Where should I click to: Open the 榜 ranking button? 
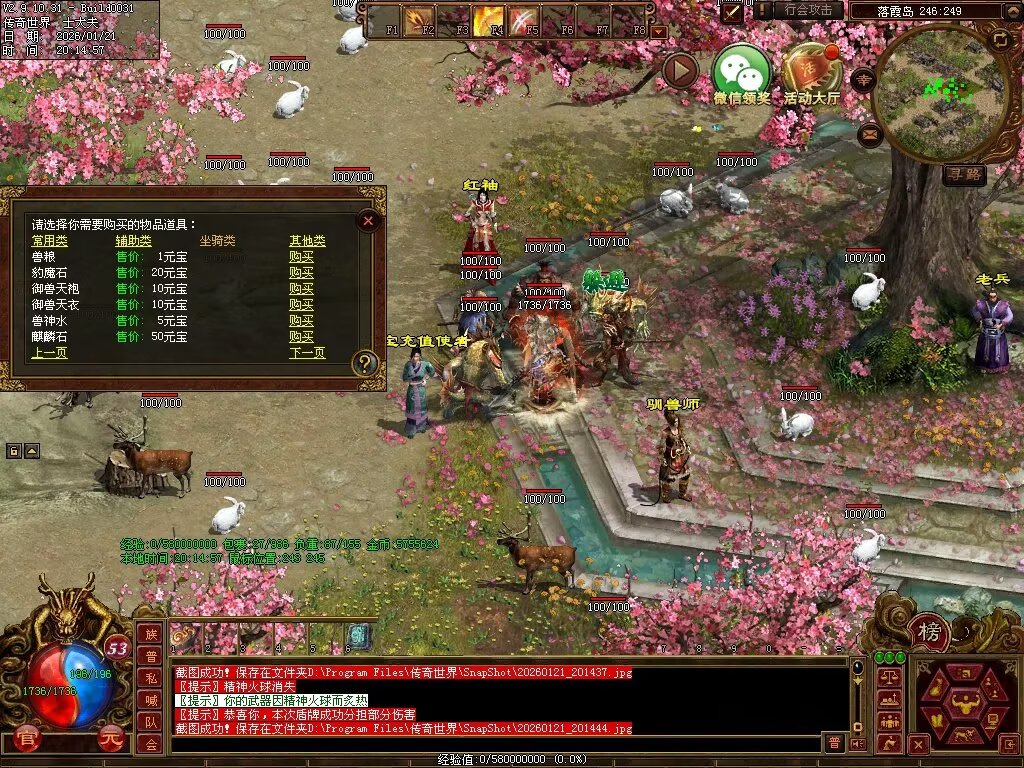(x=930, y=632)
